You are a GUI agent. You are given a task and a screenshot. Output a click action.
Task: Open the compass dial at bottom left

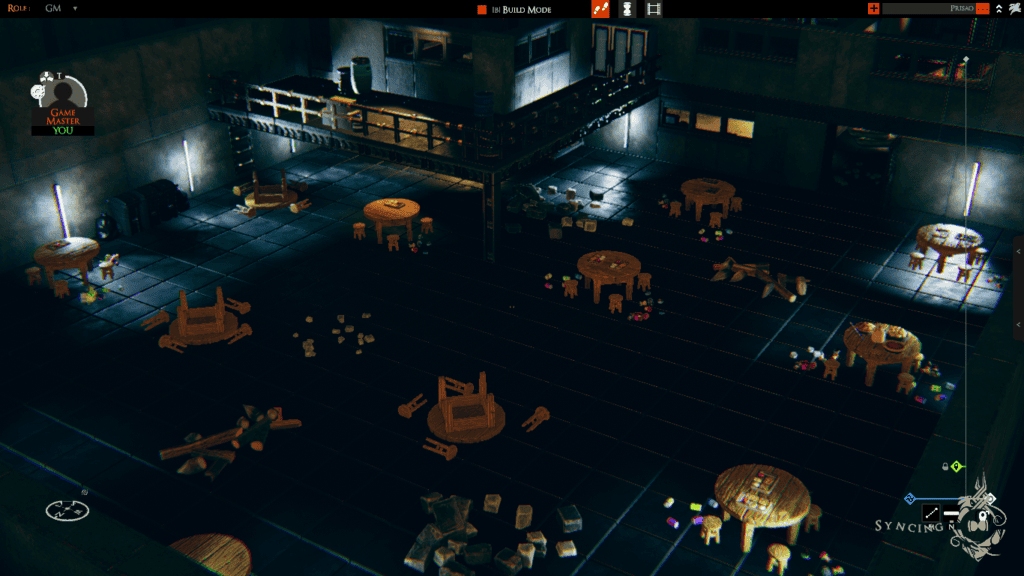coord(66,510)
